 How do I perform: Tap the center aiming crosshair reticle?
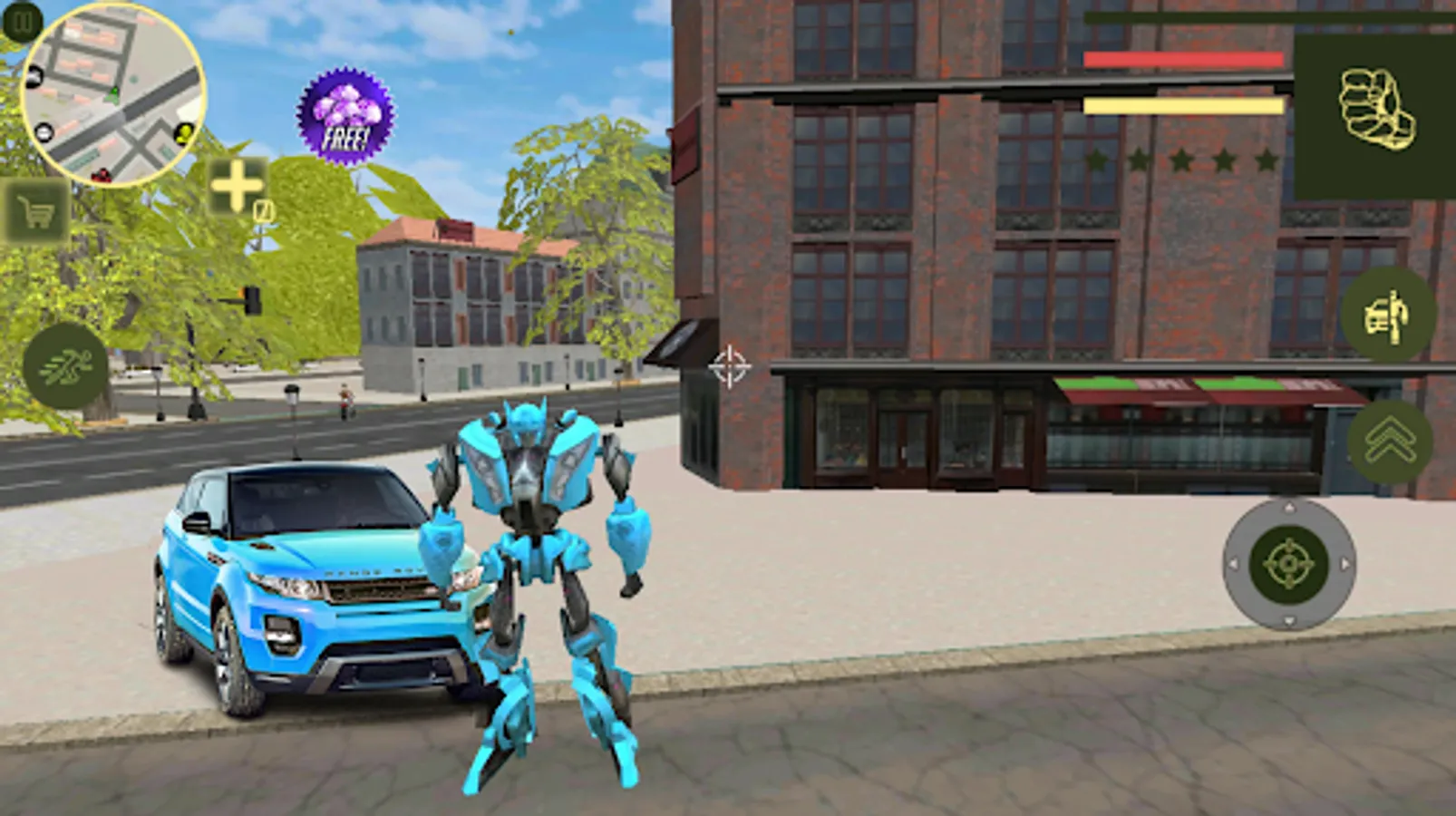731,366
